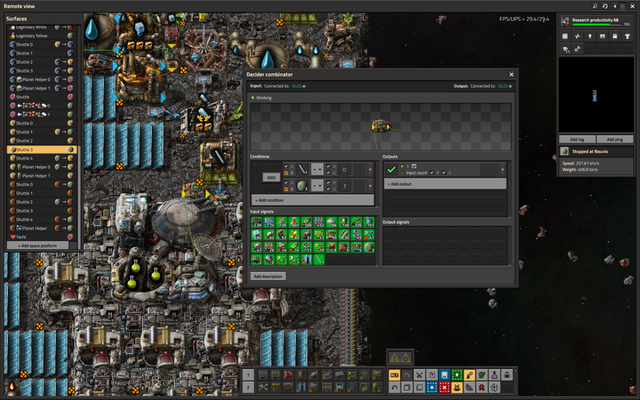This screenshot has width=640, height=400.
Task: Click the green checkmark output signal slot
Action: (392, 170)
